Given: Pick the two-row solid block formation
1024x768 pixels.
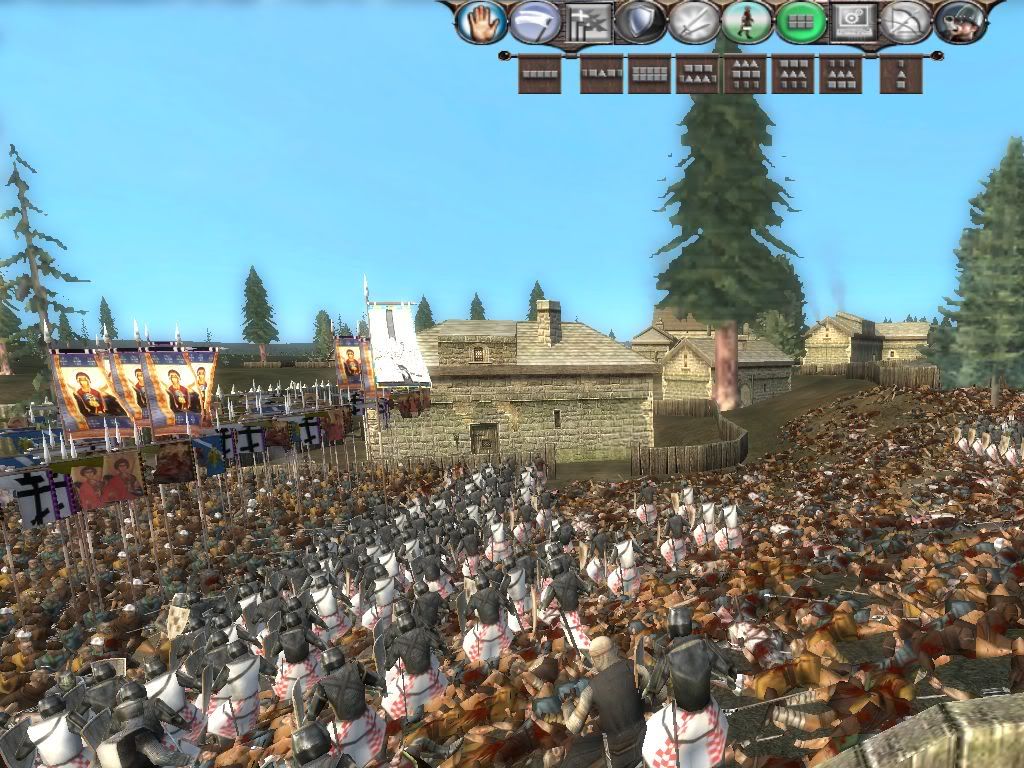Looking at the screenshot, I should click(649, 74).
